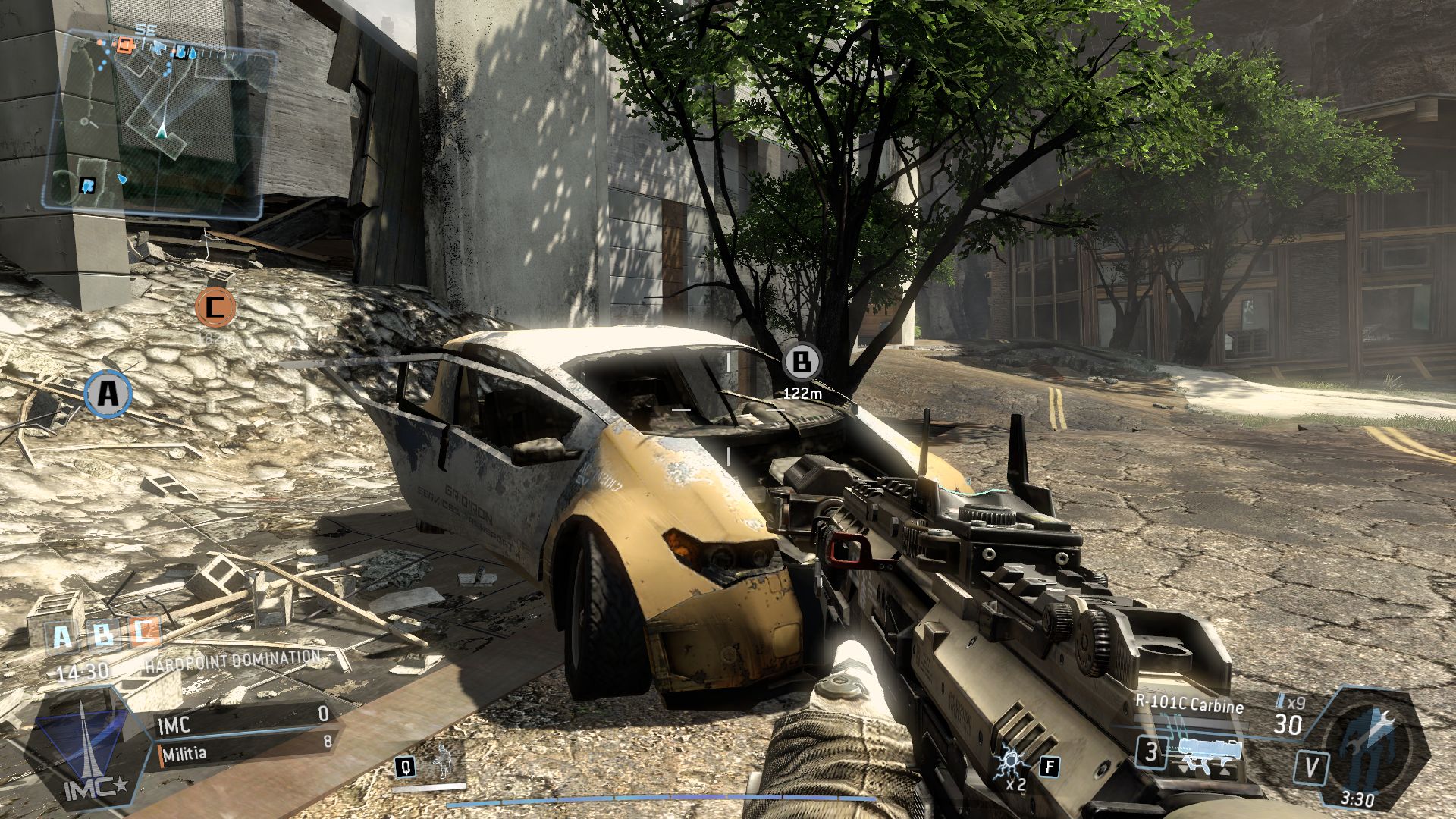Select the hardpoint A waypoint marker
1456x819 pixels.
click(108, 394)
